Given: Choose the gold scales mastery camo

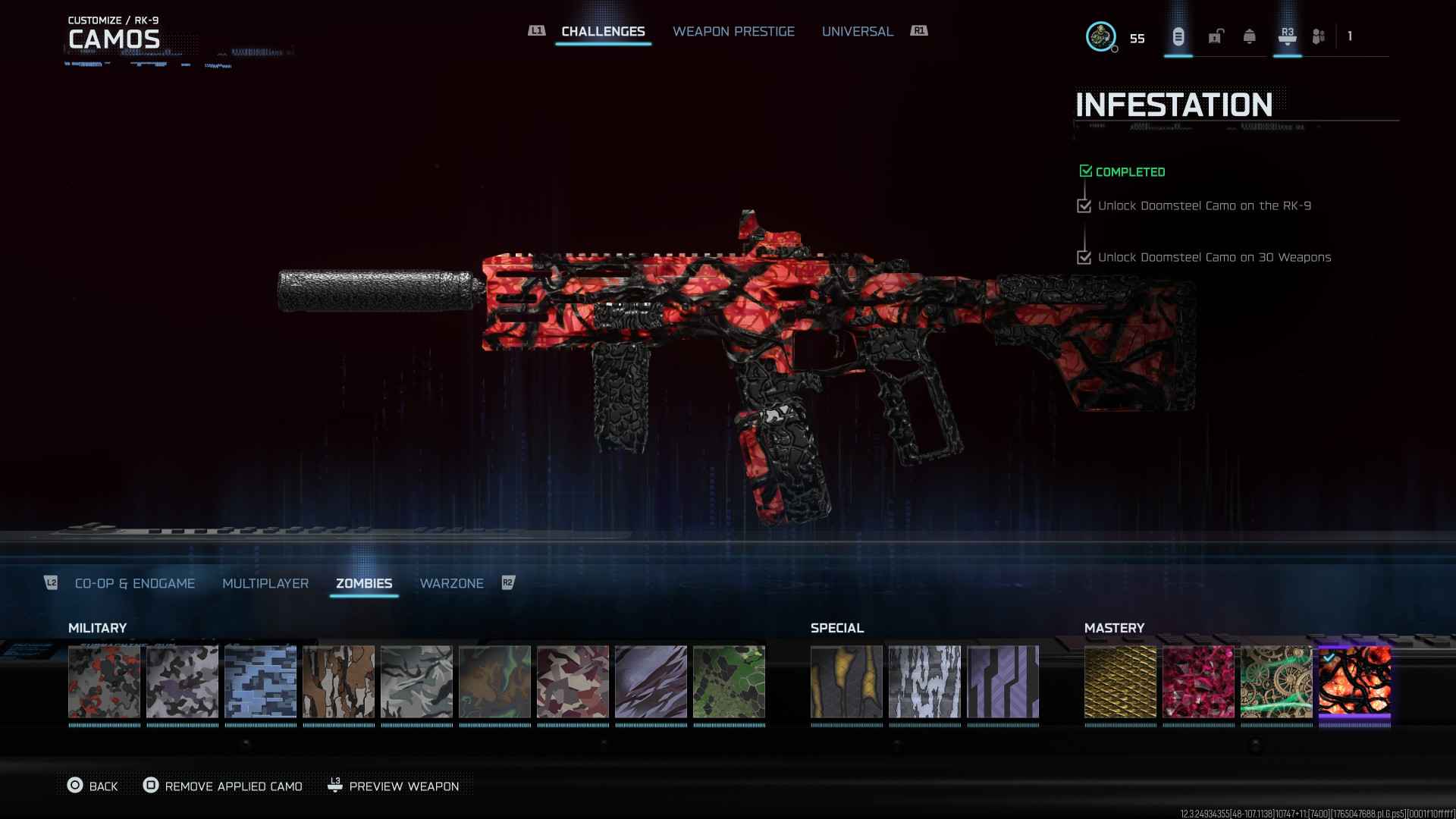Looking at the screenshot, I should 1120,682.
